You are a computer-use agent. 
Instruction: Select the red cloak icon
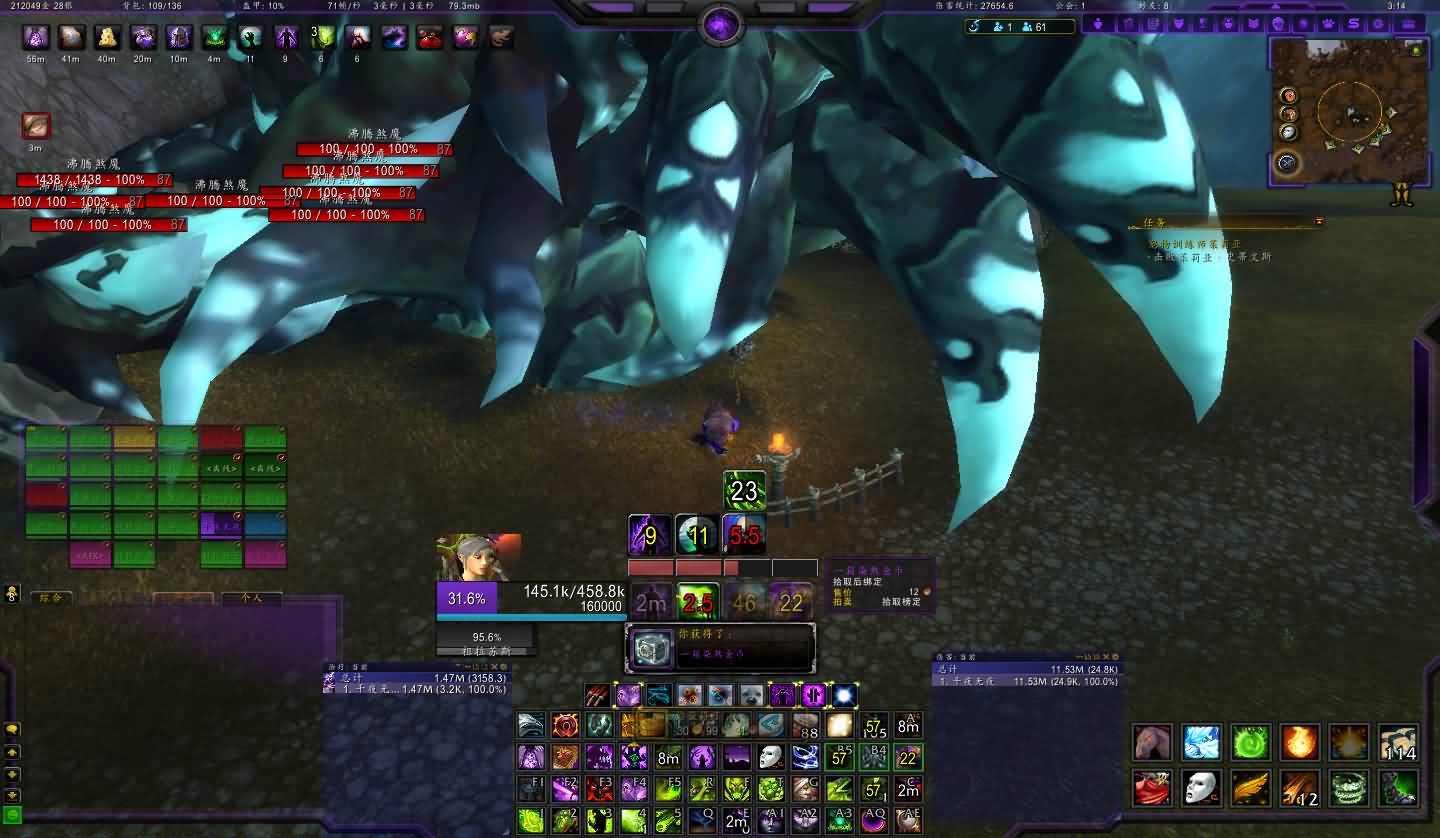1153,788
